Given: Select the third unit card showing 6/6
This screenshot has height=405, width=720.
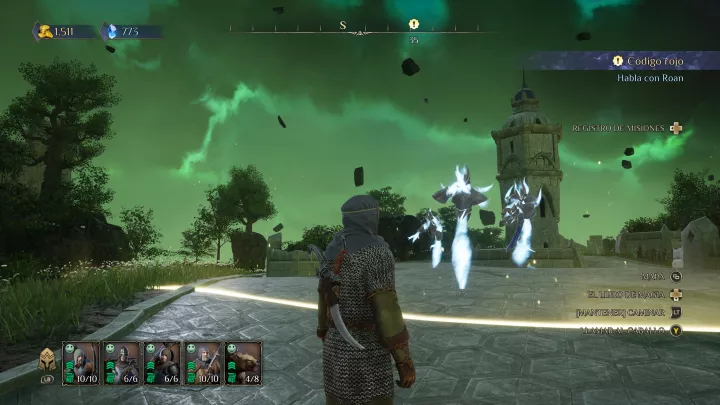Looking at the screenshot, I should click(162, 363).
